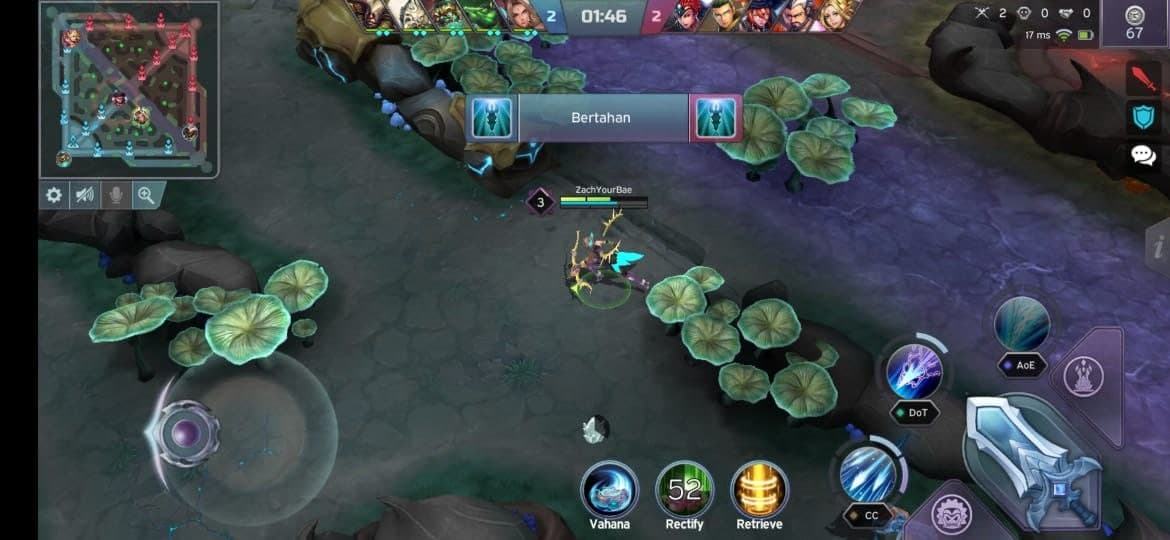The image size is (1170, 540).
Task: Select the blue shield defend signal
Action: click(x=1142, y=117)
